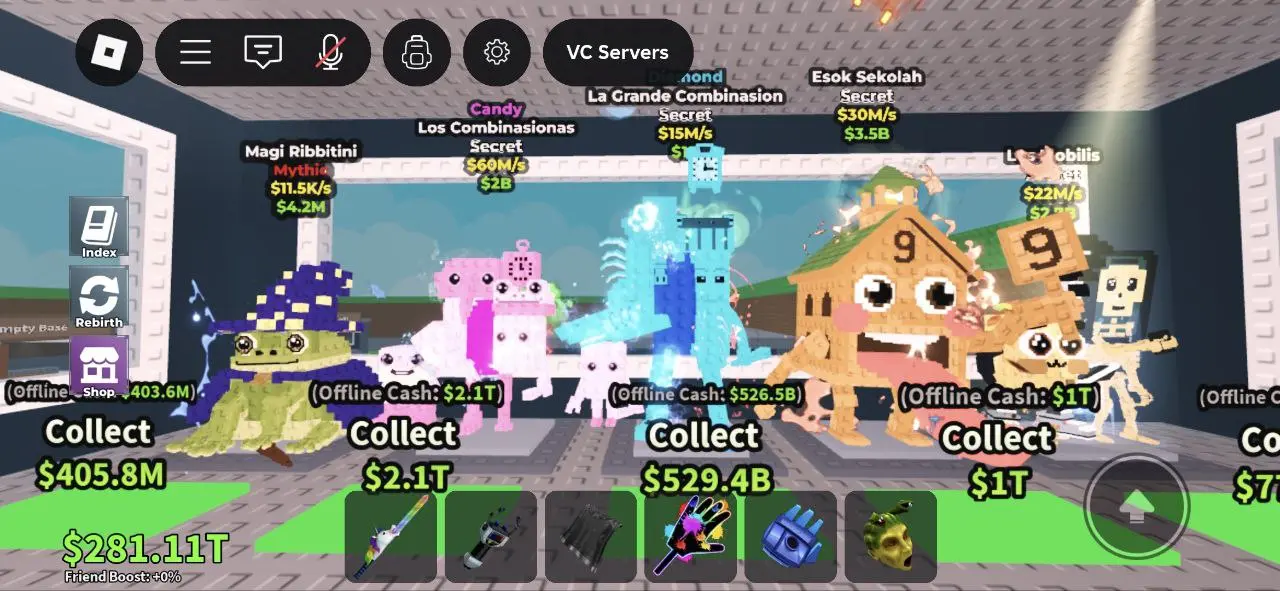Open the chat window
The width and height of the screenshot is (1280, 591).
(x=263, y=52)
